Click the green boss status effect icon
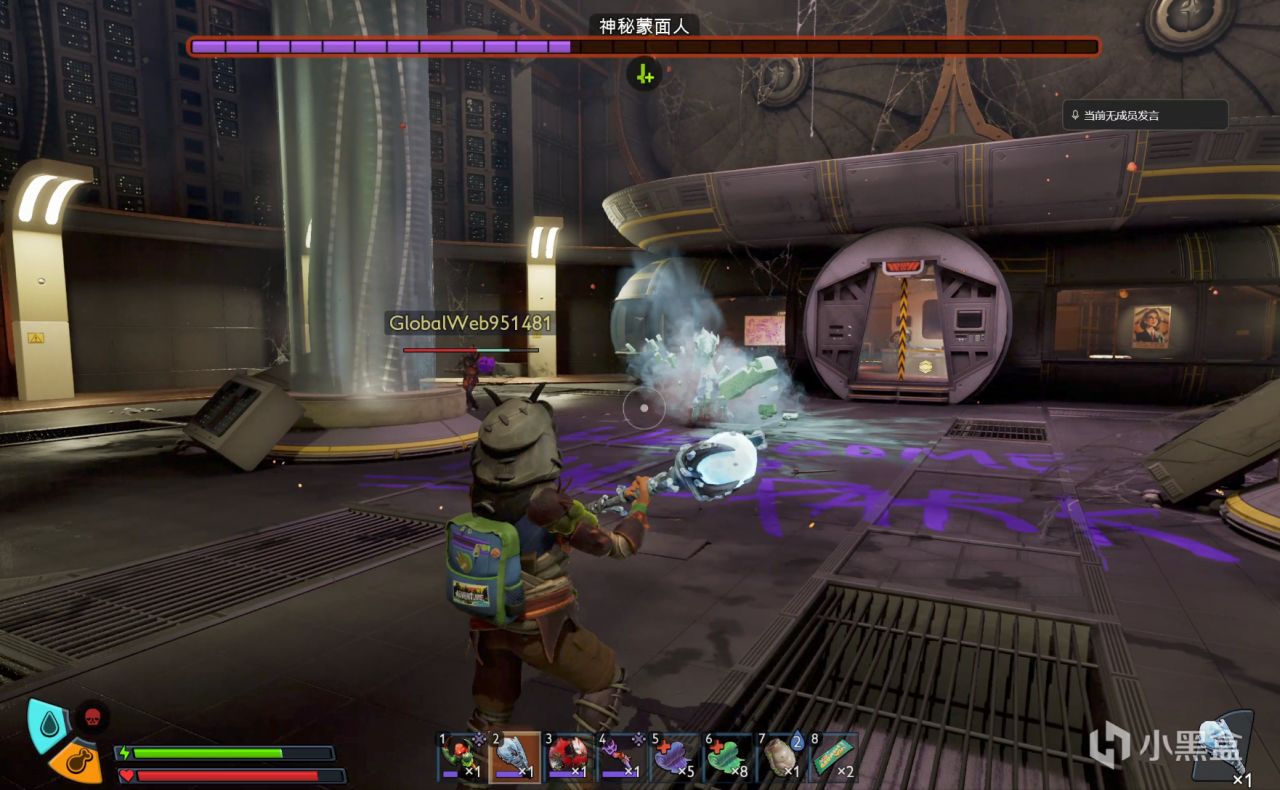 click(x=644, y=74)
